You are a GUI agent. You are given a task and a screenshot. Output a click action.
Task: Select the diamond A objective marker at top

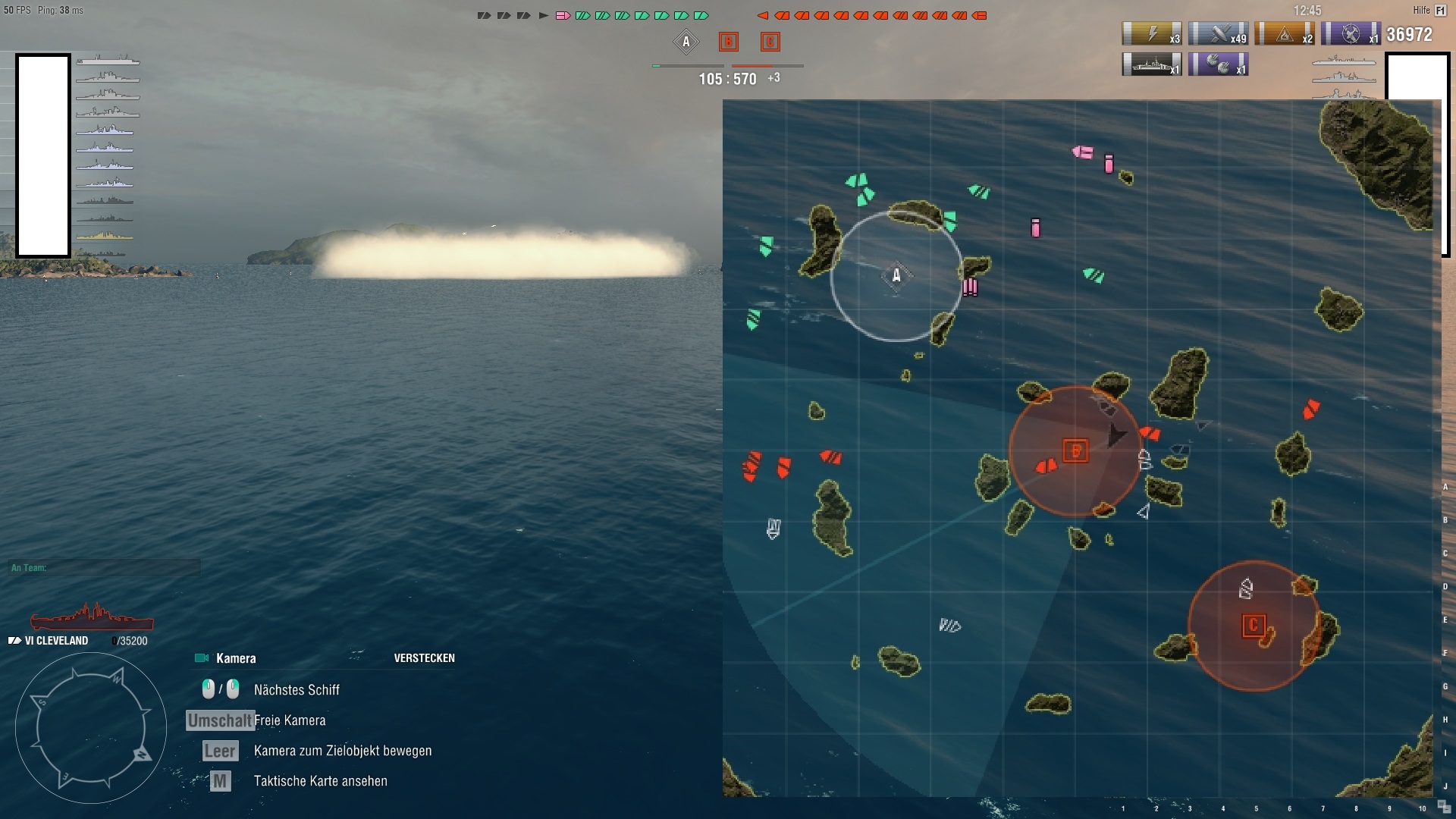coord(686,42)
